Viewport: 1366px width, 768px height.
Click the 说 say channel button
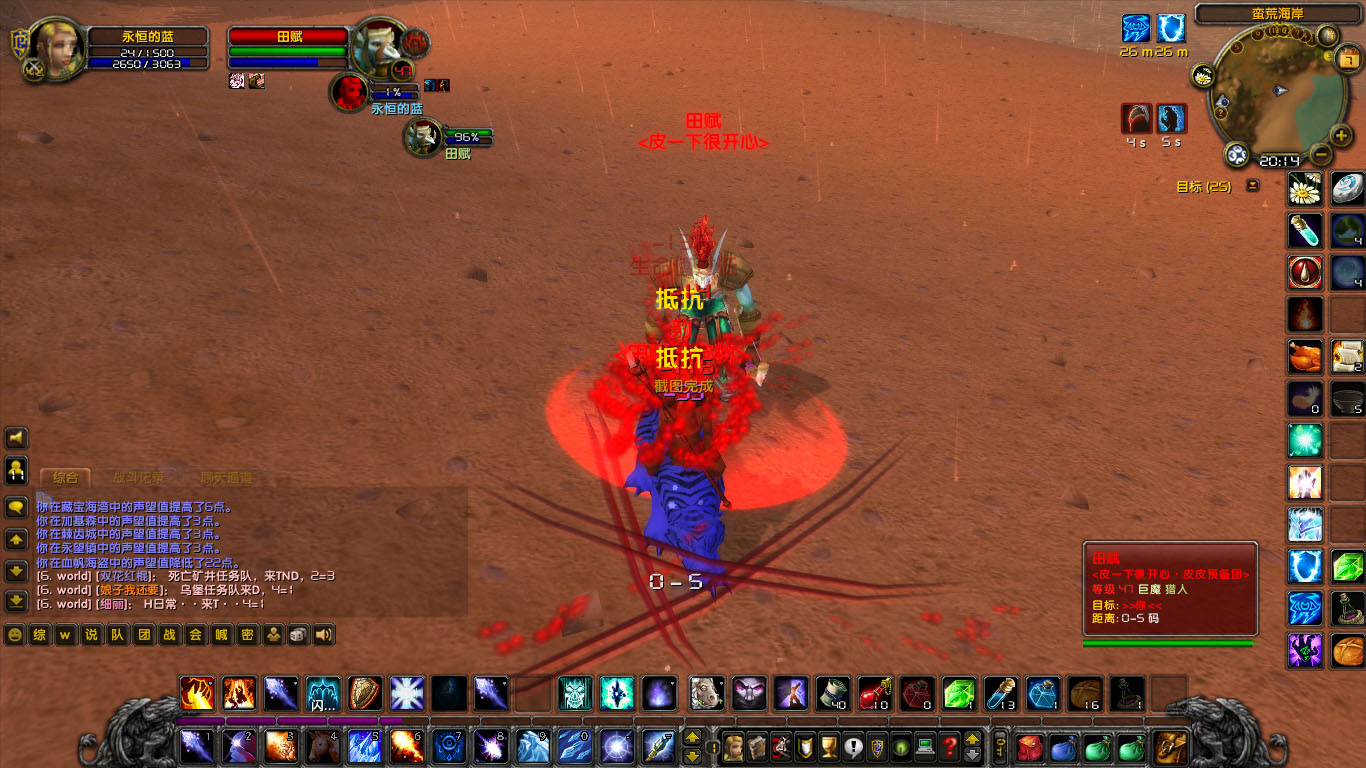coord(91,635)
